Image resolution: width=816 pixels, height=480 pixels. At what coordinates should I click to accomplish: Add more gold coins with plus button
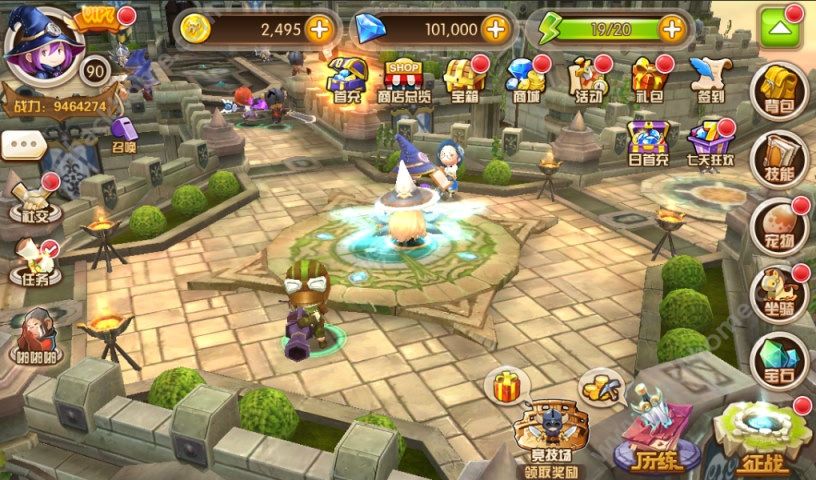[319, 29]
